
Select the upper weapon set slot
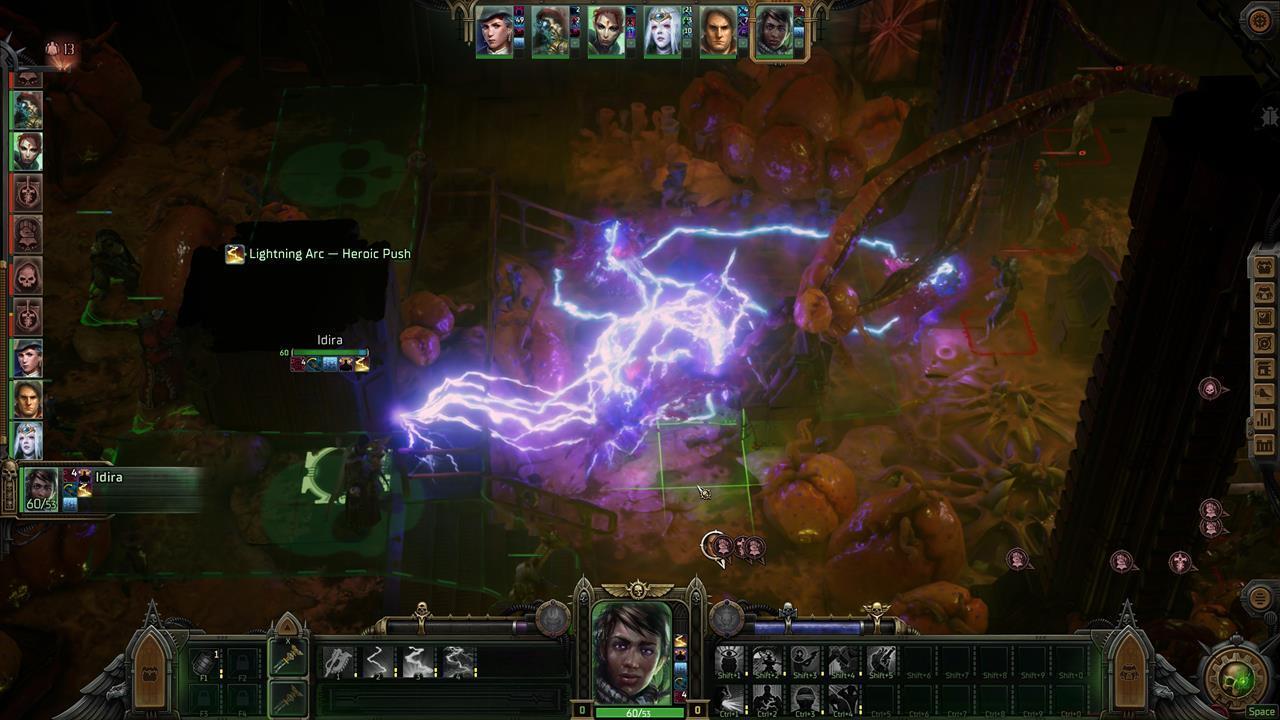(287, 658)
